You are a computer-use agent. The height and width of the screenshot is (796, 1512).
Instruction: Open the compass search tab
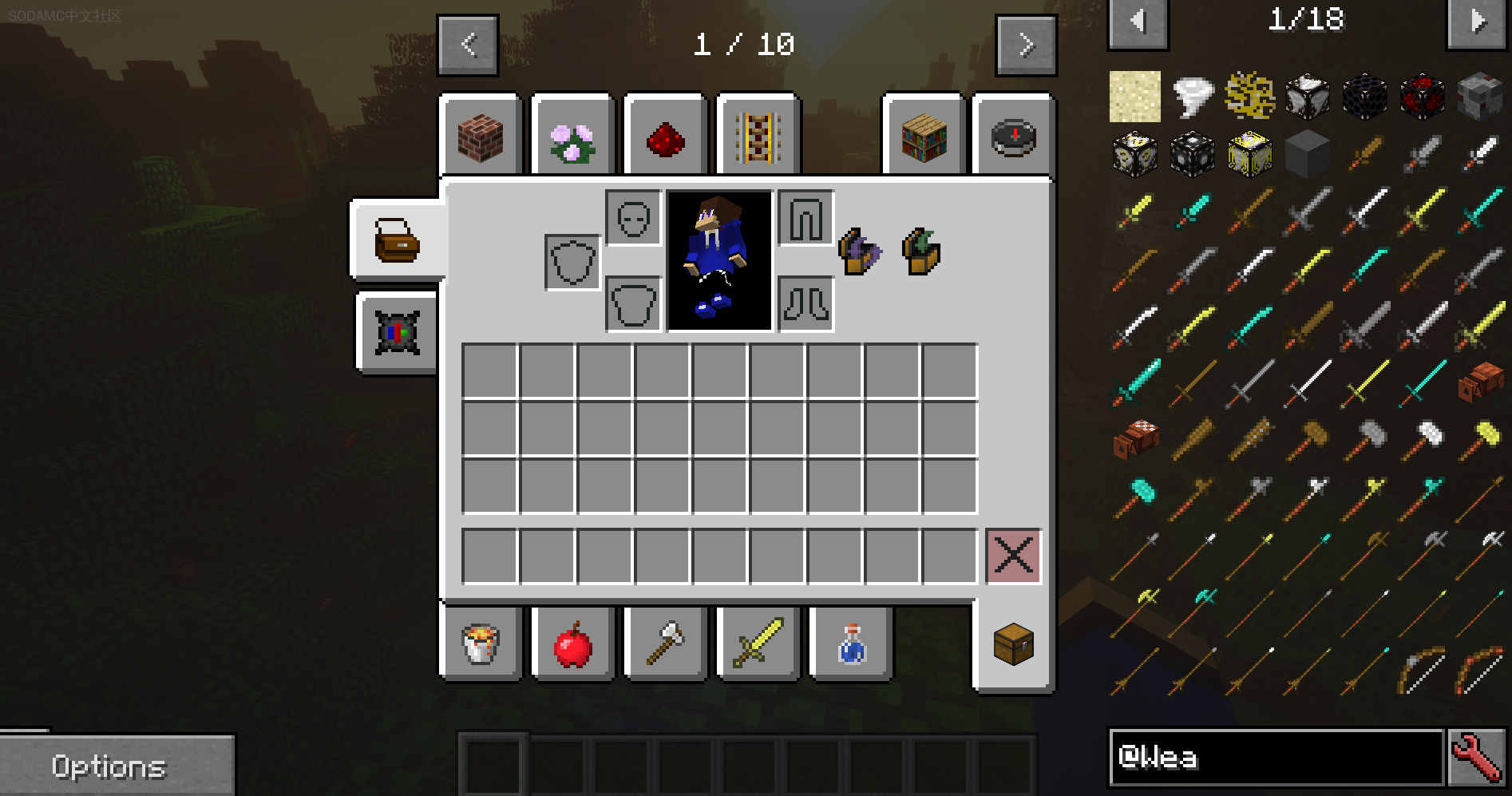pyautogui.click(x=1013, y=137)
